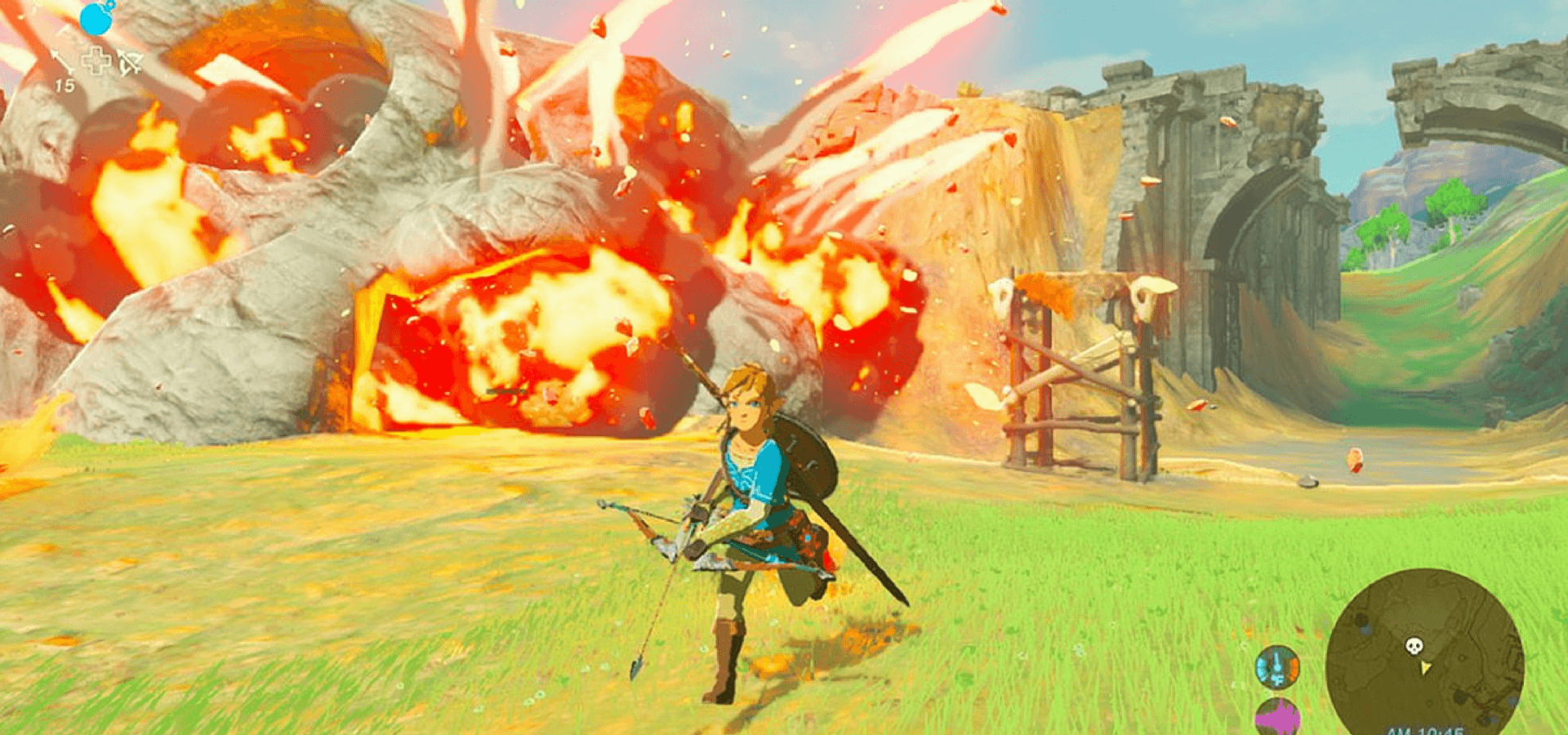This screenshot has height=735, width=1568.
Task: Click the pink noise level meter
Action: click(1277, 718)
